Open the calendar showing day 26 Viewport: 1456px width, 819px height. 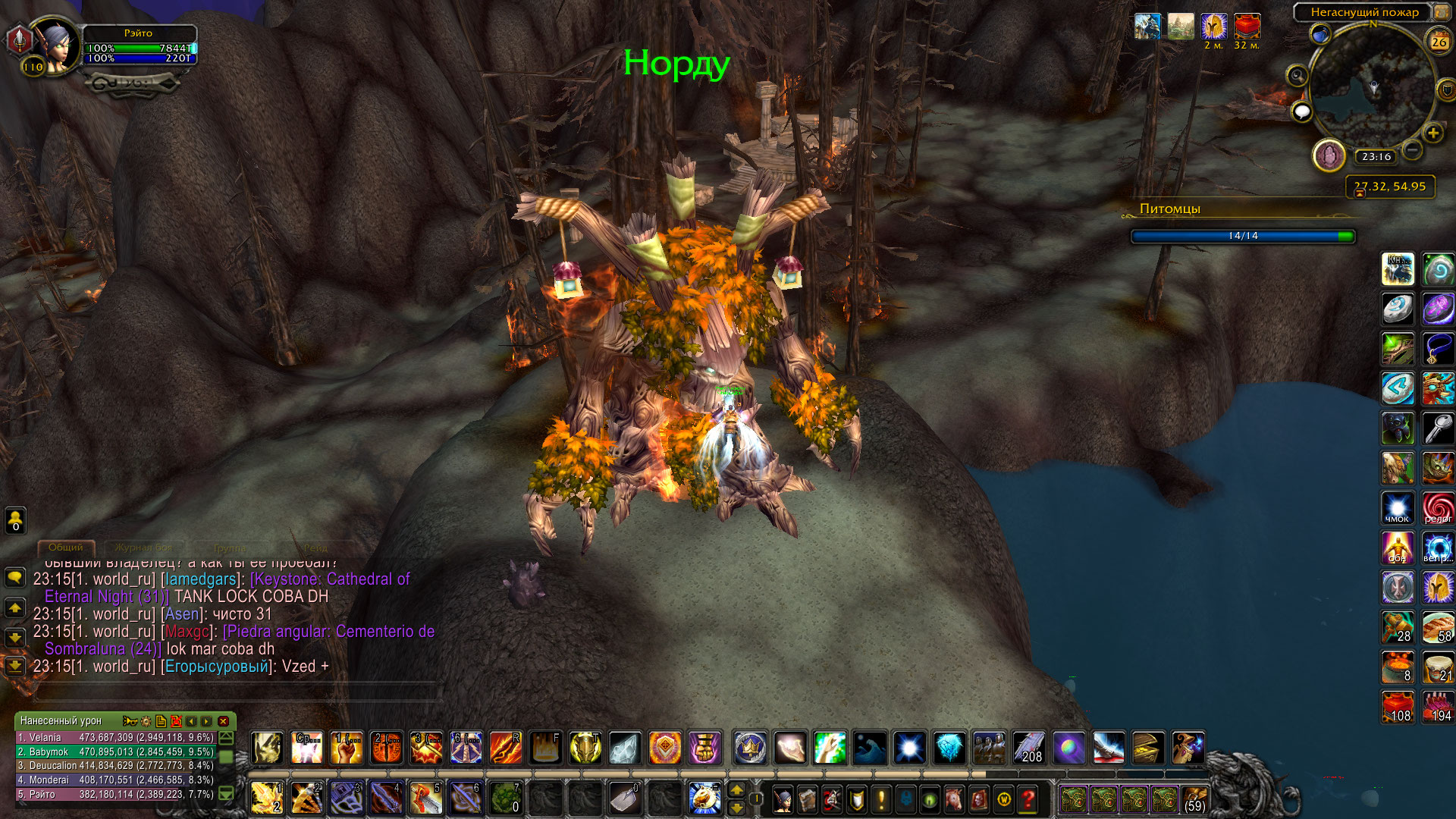click(x=1439, y=42)
